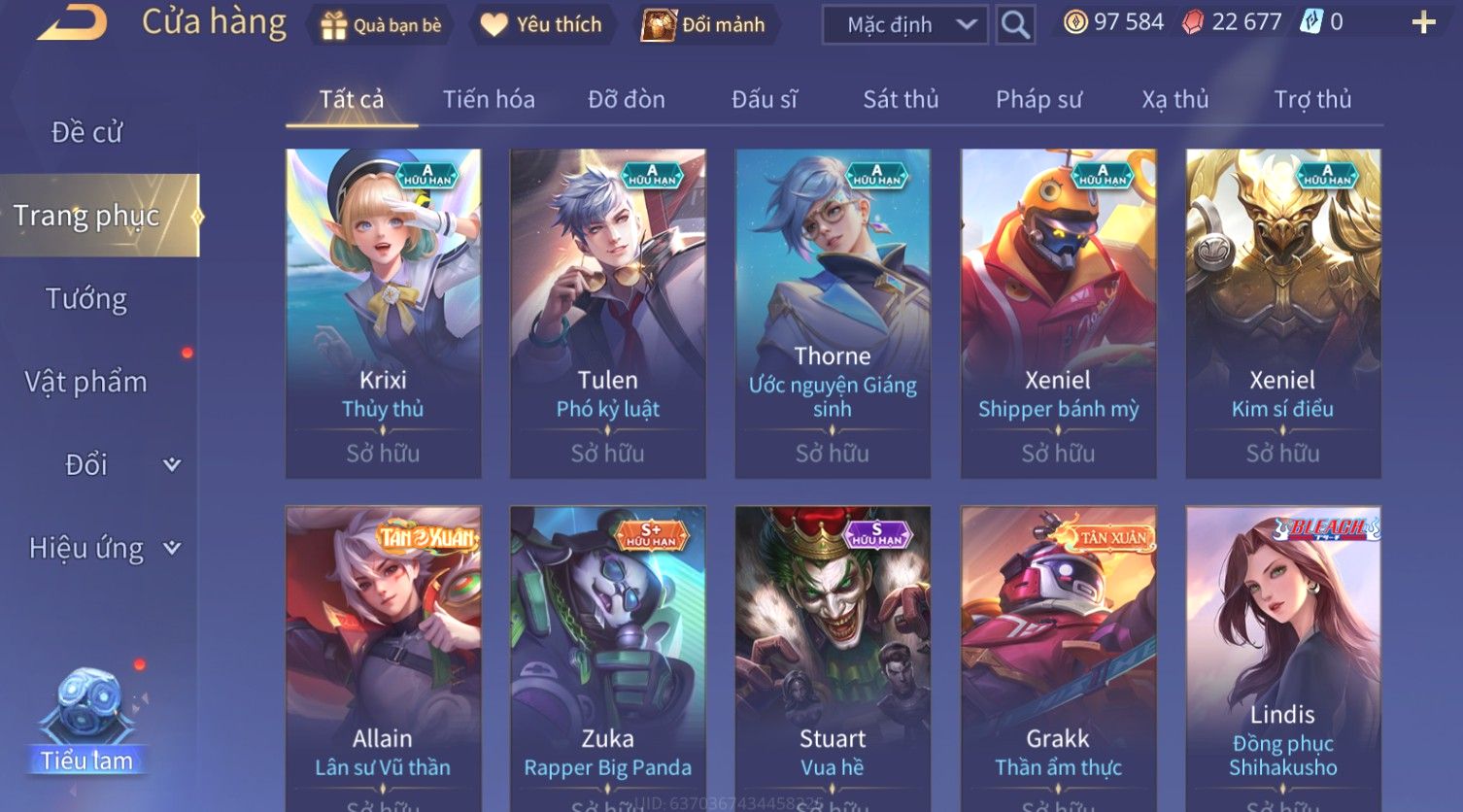
Task: Add currency with the plus button
Action: pyautogui.click(x=1423, y=22)
